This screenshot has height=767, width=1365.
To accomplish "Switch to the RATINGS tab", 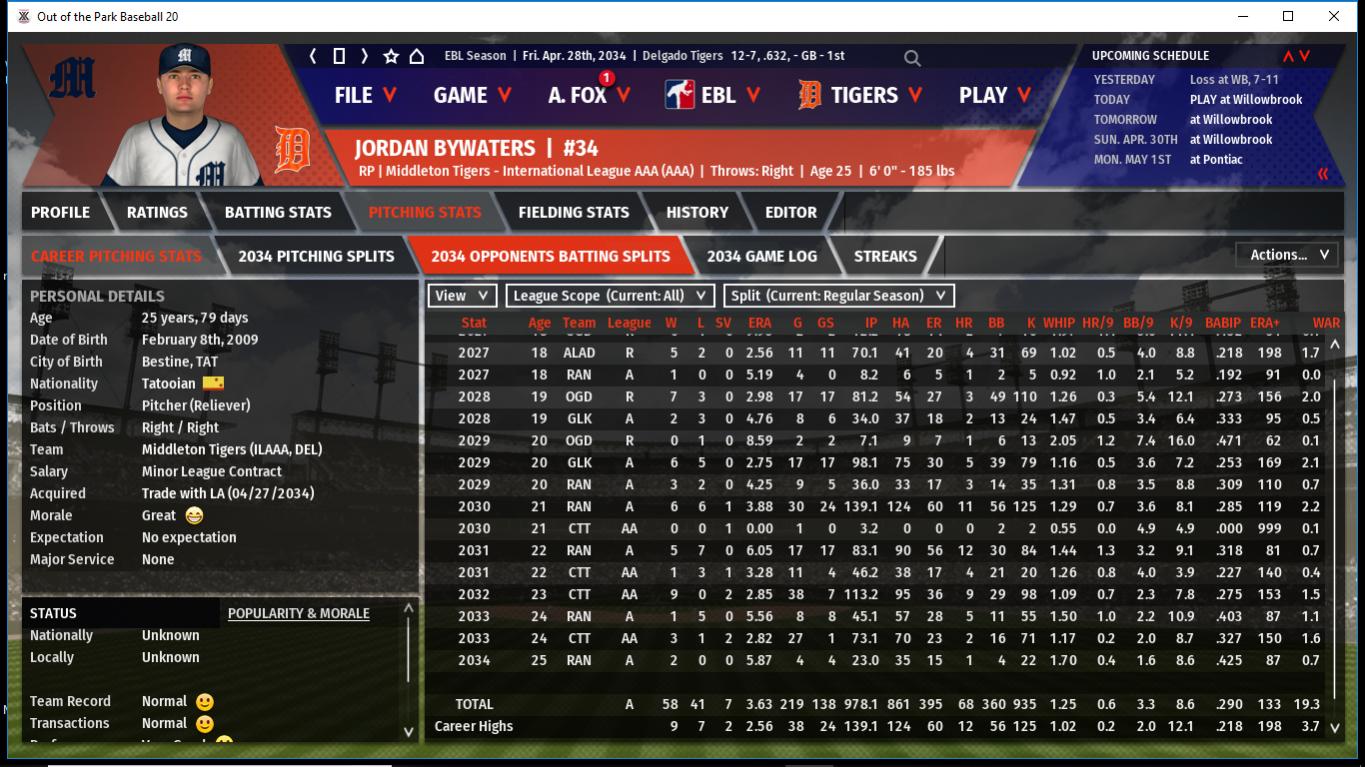I will tap(157, 212).
